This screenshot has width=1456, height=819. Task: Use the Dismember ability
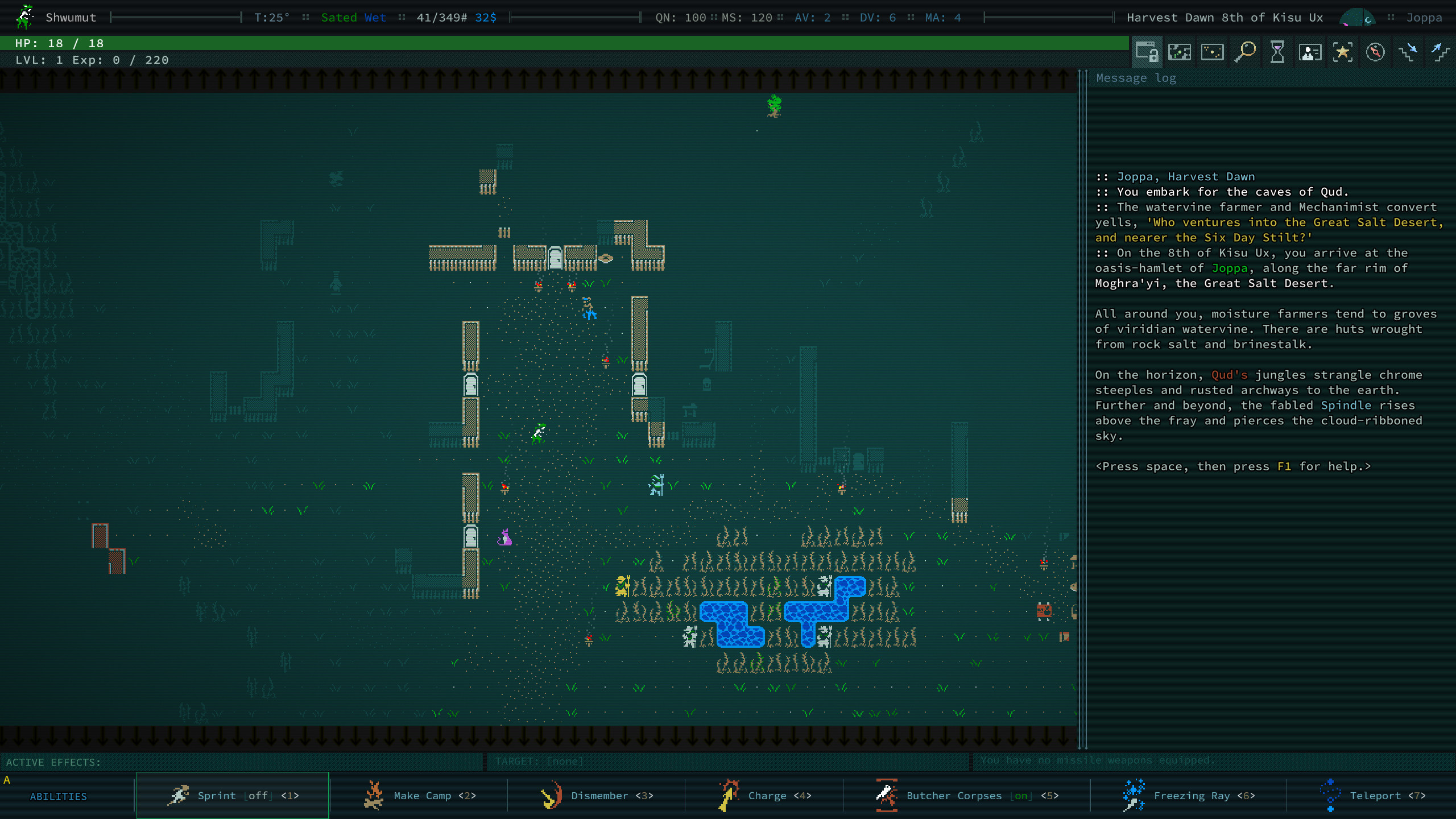[x=597, y=795]
